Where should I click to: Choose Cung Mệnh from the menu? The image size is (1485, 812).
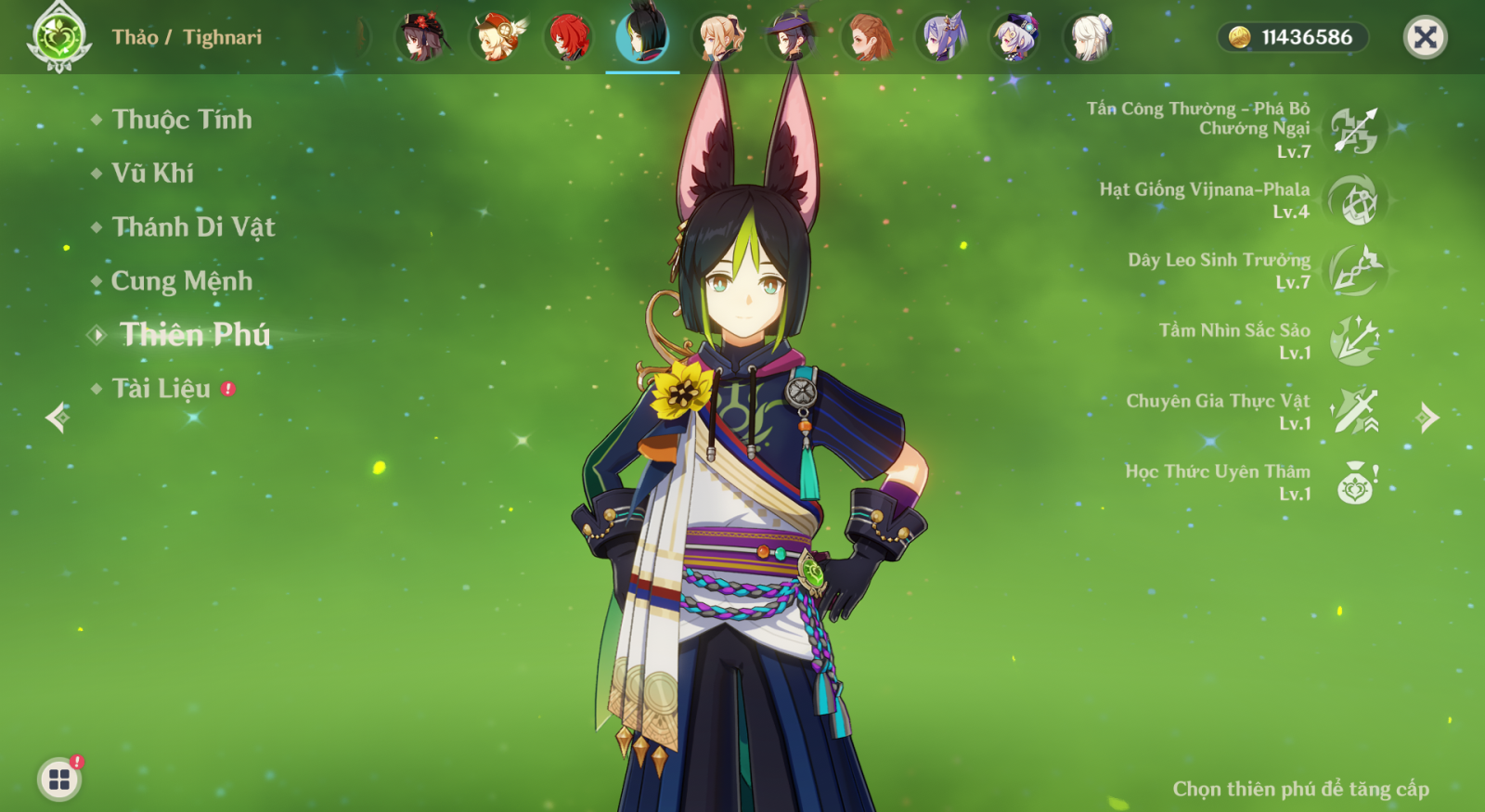pyautogui.click(x=181, y=281)
